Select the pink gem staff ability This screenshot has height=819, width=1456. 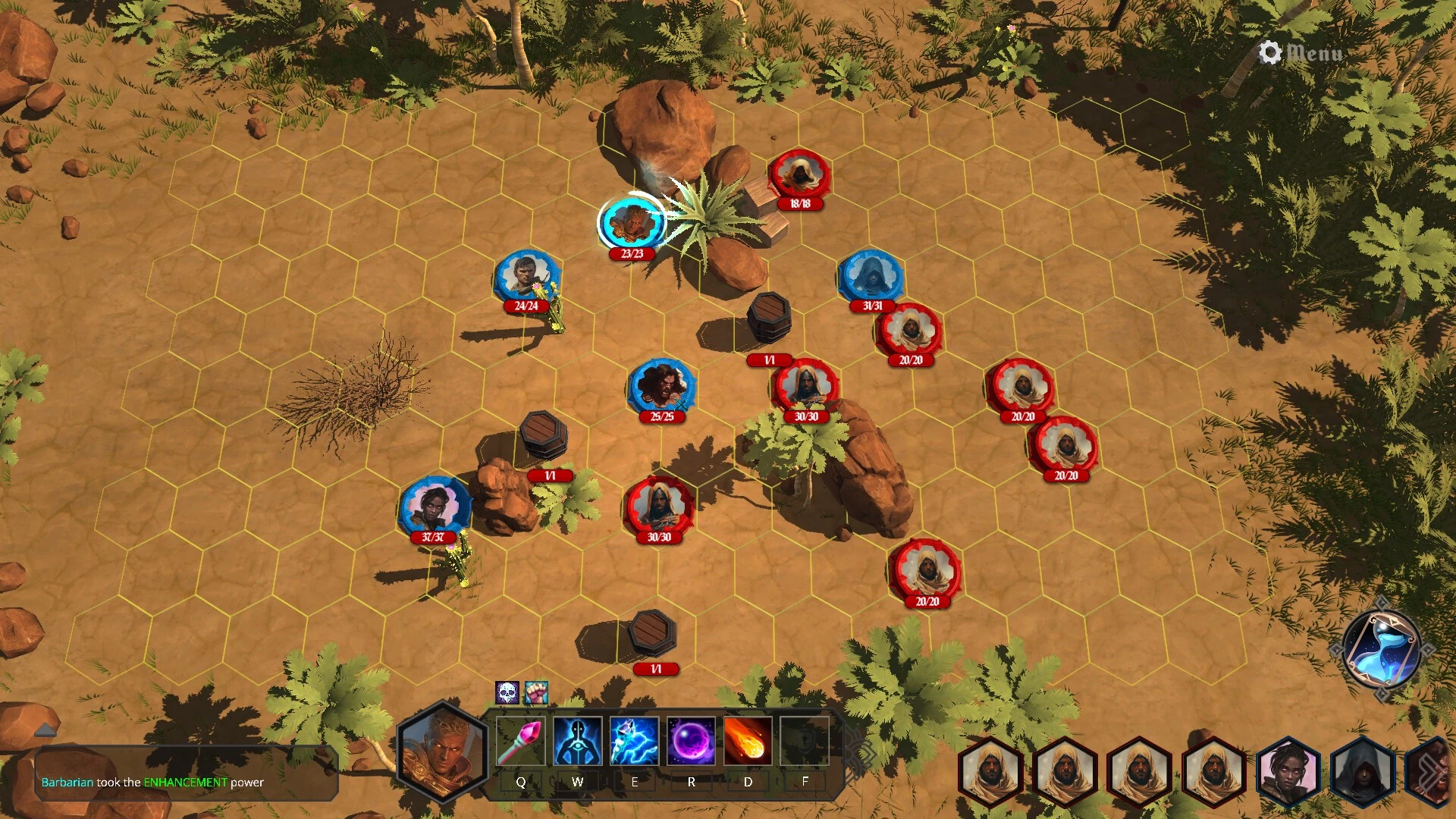(520, 741)
